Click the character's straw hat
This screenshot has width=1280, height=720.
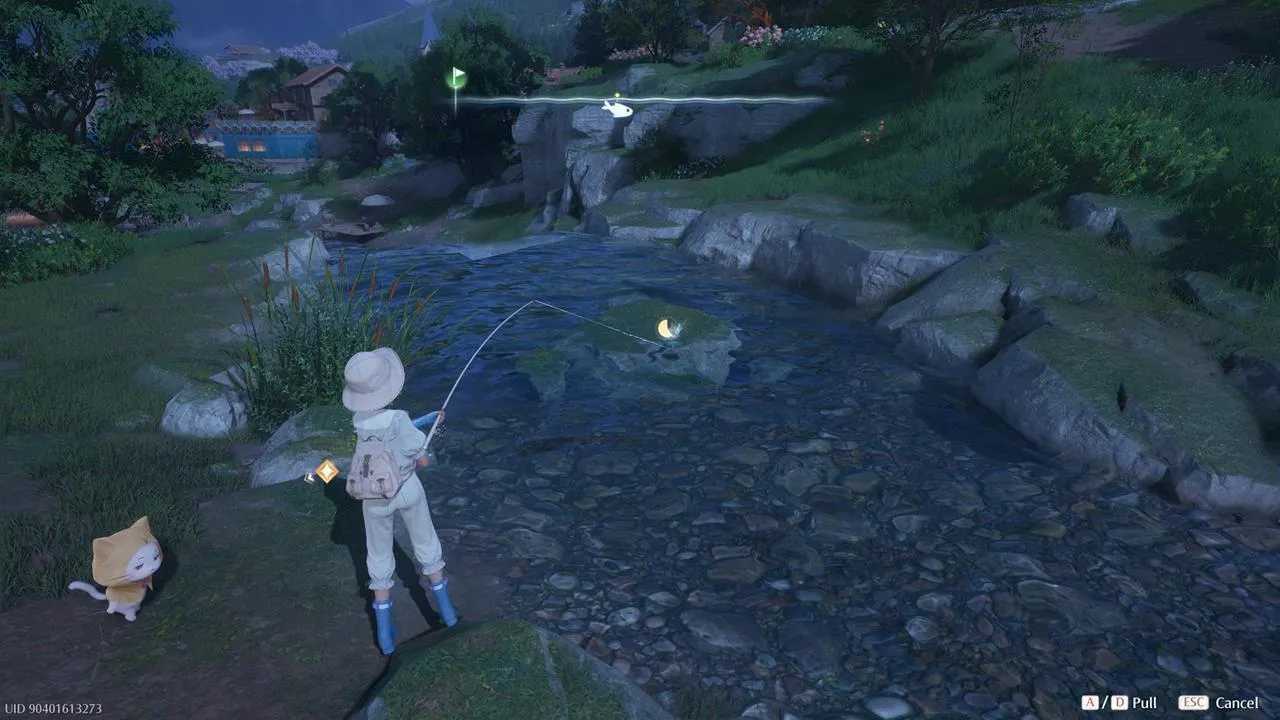[x=375, y=378]
